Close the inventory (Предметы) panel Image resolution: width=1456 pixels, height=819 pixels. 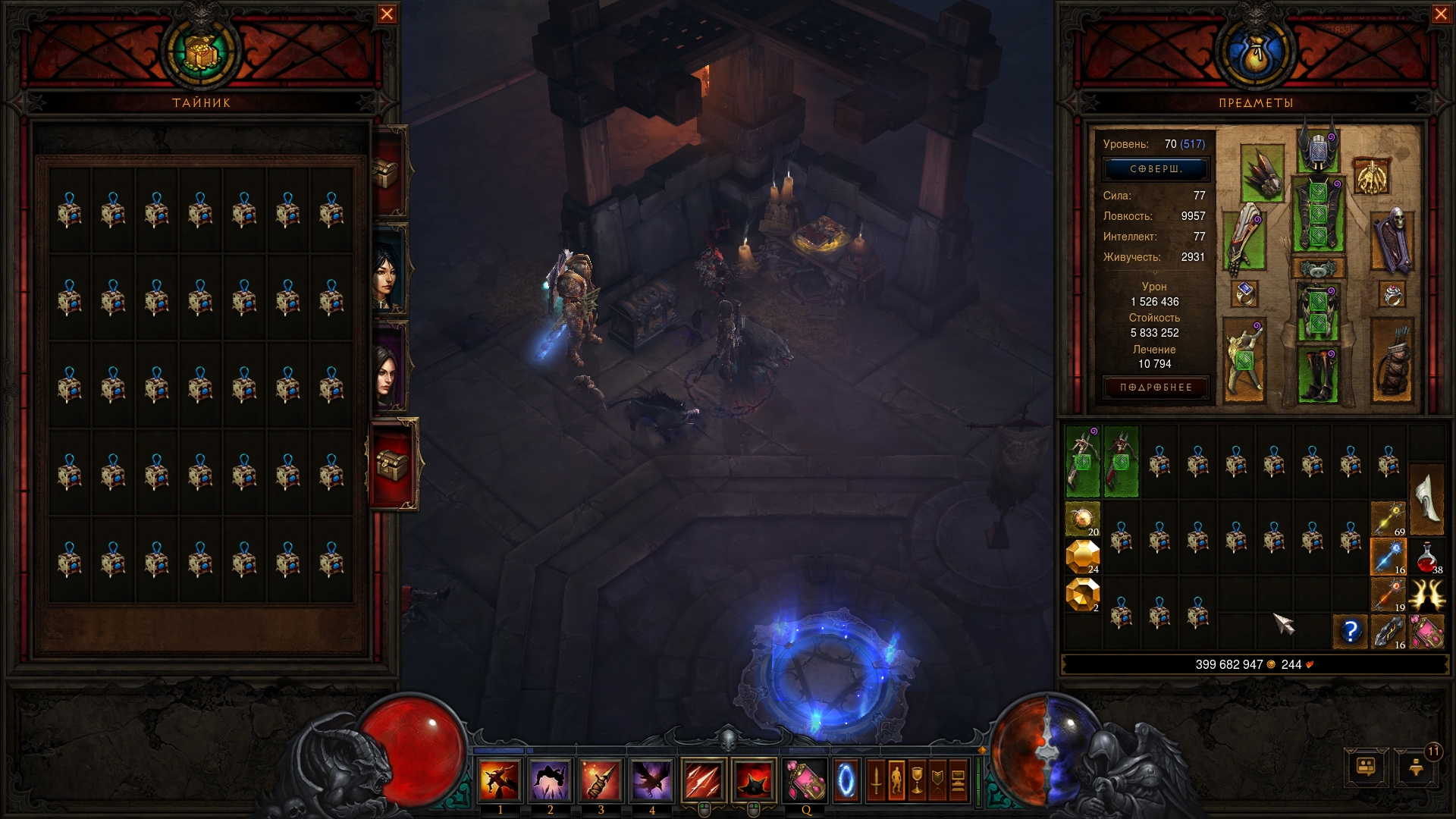pos(1441,14)
